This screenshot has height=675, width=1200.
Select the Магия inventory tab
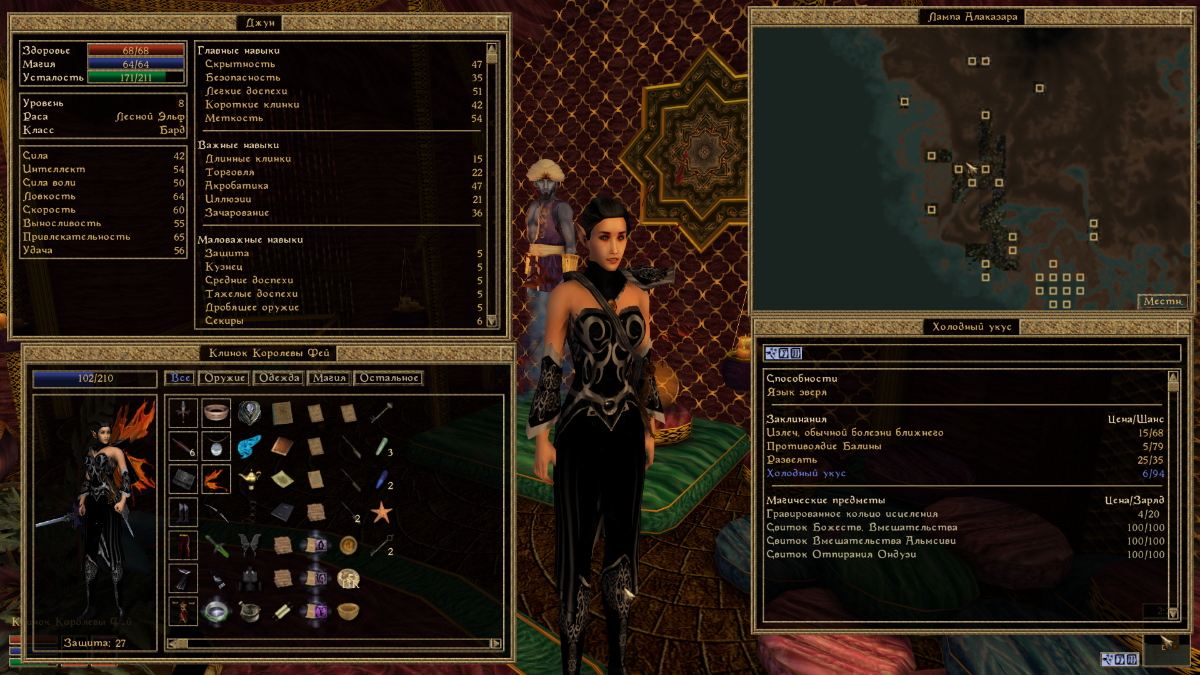click(330, 378)
